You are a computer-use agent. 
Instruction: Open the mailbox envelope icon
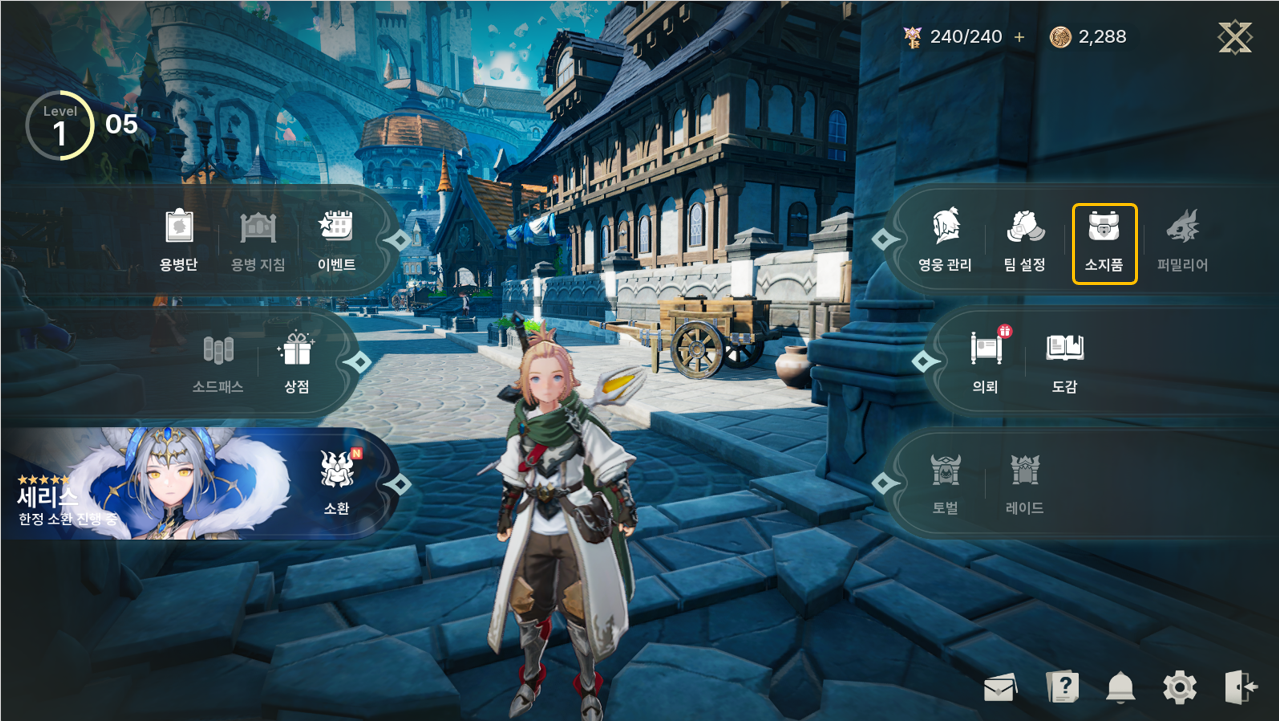pyautogui.click(x=1000, y=688)
